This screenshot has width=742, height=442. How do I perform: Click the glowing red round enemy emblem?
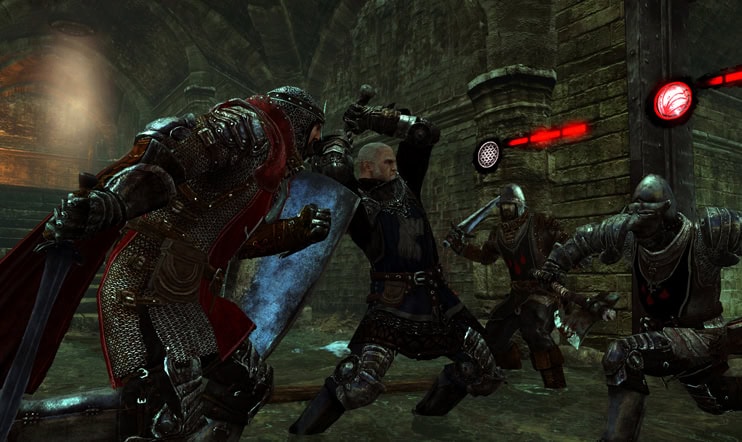pos(672,101)
